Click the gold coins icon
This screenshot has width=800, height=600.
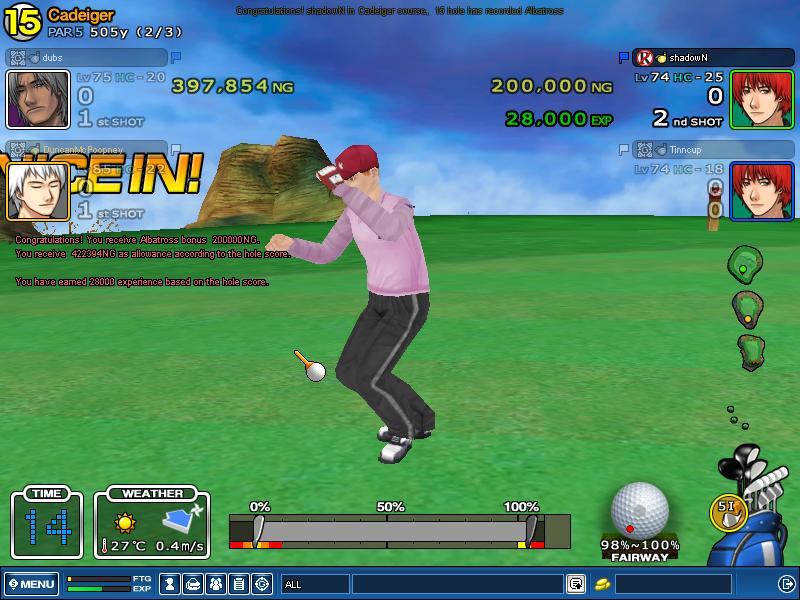tap(603, 583)
